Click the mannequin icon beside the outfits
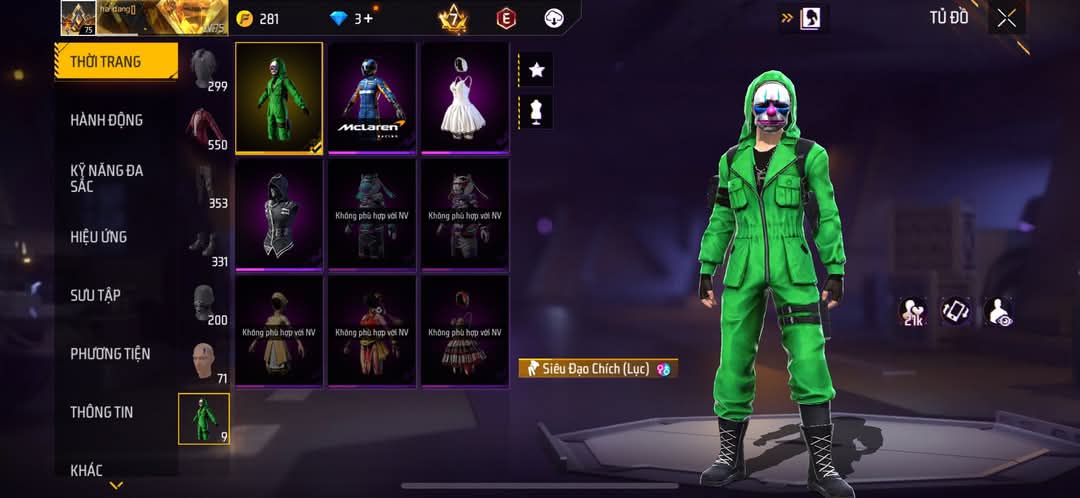Screen dimensions: 1080x498 pyautogui.click(x=536, y=112)
